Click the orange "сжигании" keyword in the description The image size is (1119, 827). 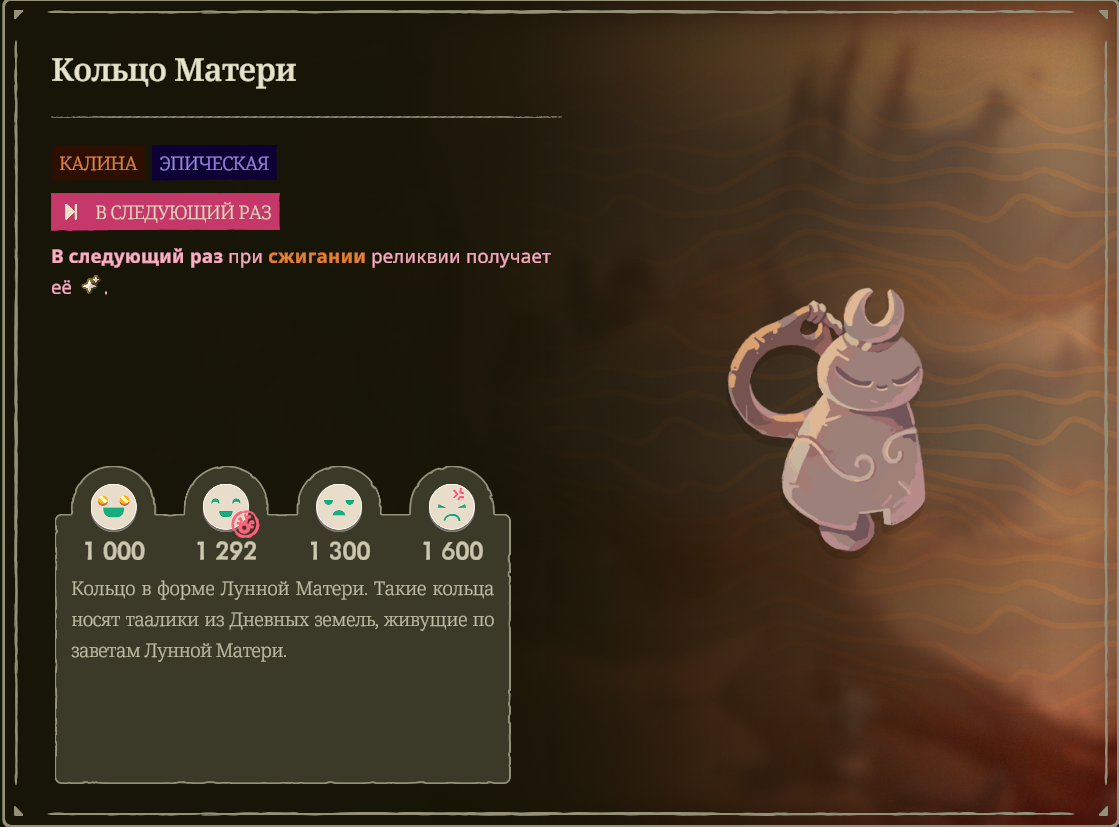click(x=316, y=257)
